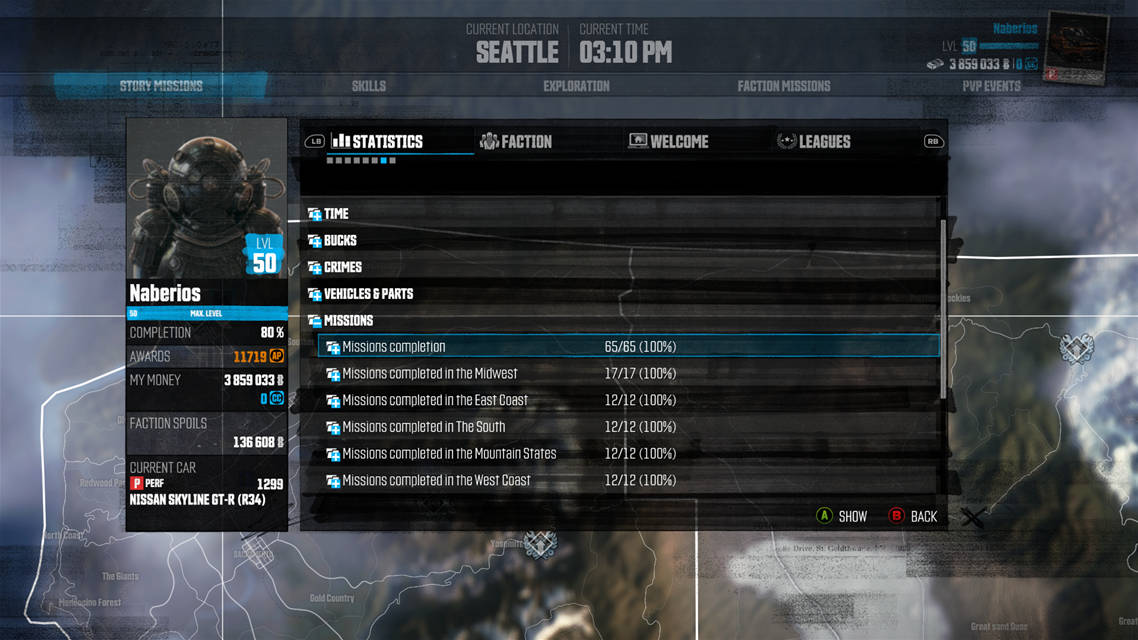Select Missions completed in the West Coast
The image size is (1138, 640).
coord(436,481)
